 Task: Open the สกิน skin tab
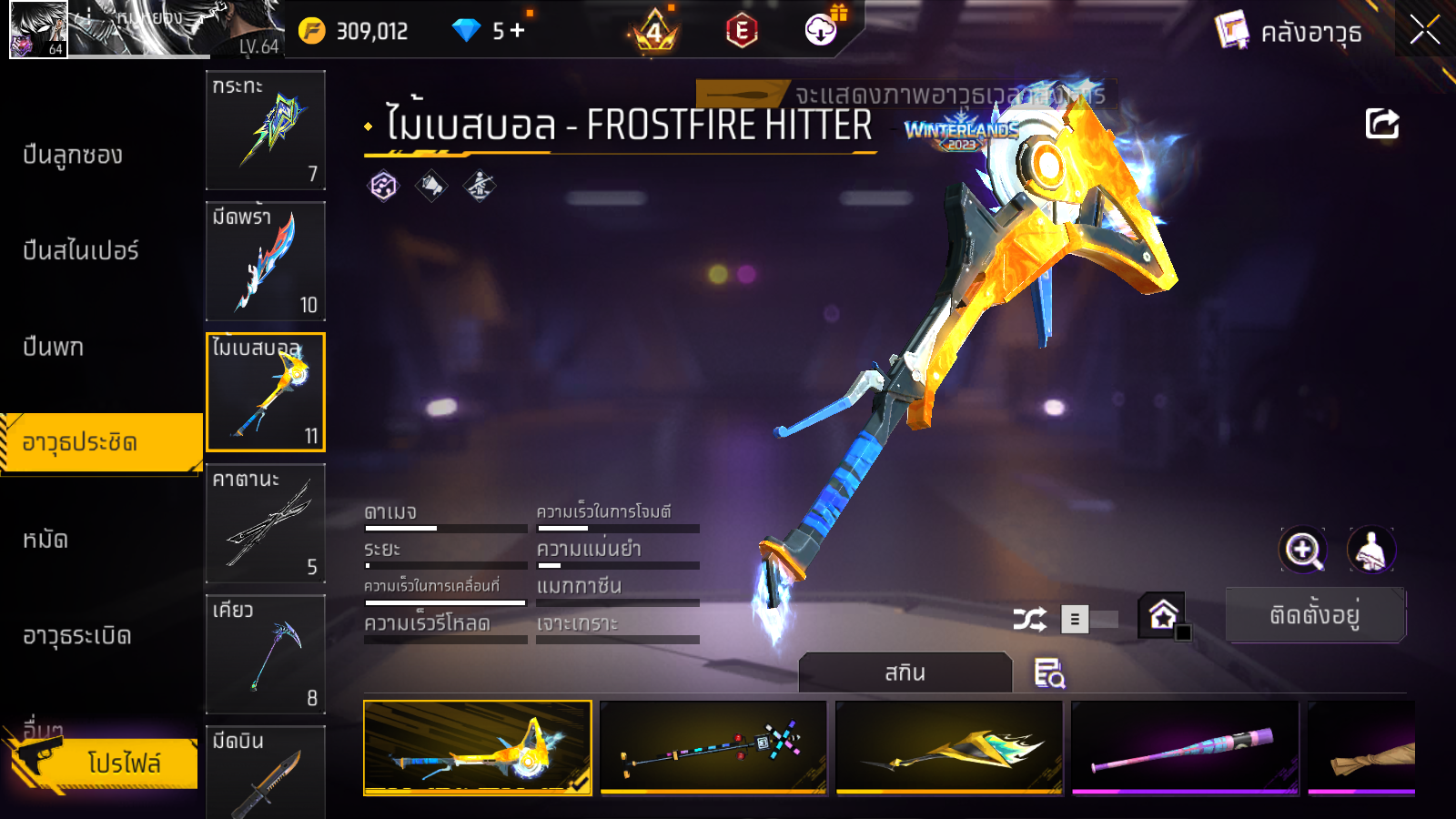905,673
